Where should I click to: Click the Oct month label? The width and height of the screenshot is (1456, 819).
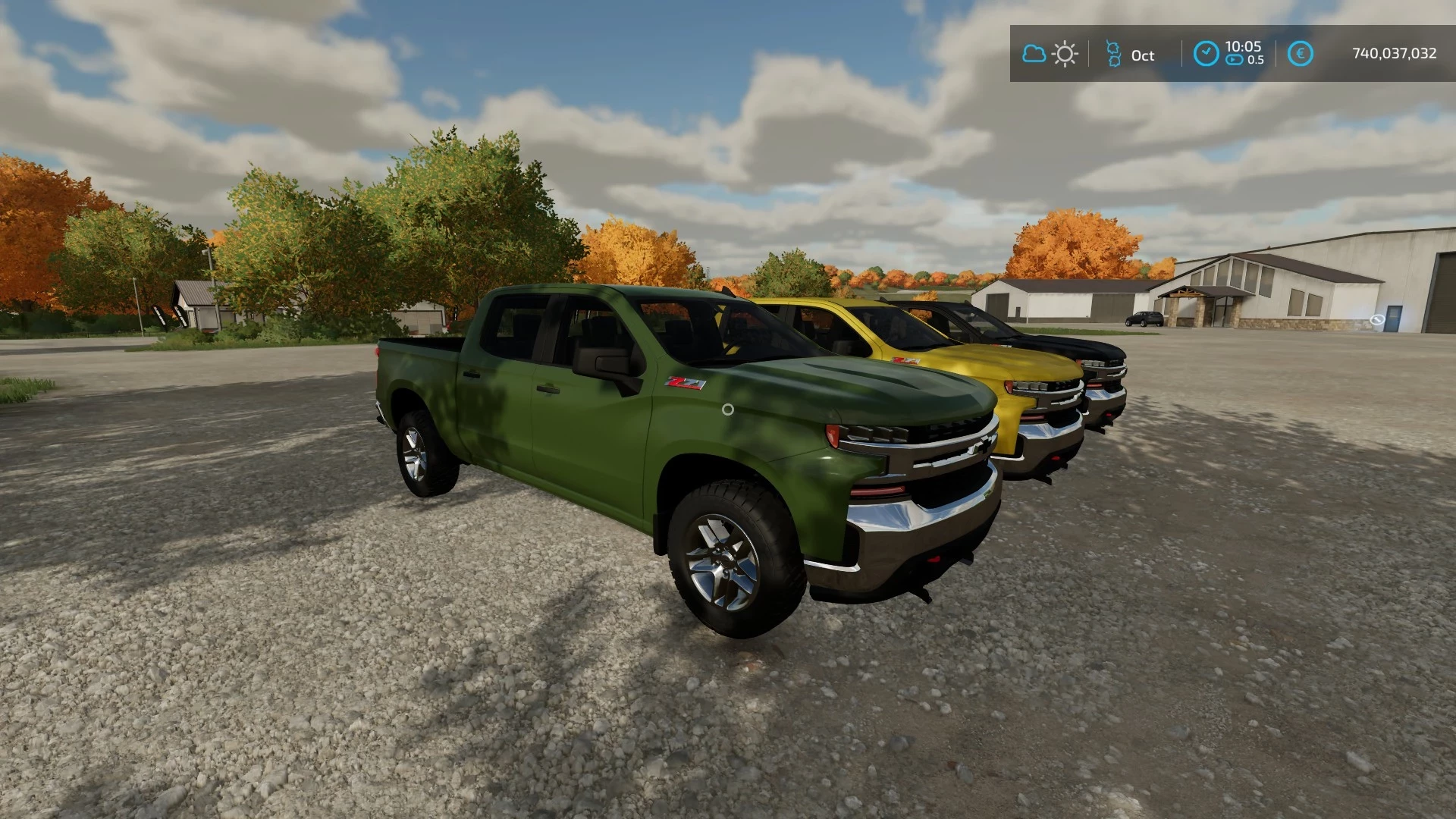[1142, 55]
